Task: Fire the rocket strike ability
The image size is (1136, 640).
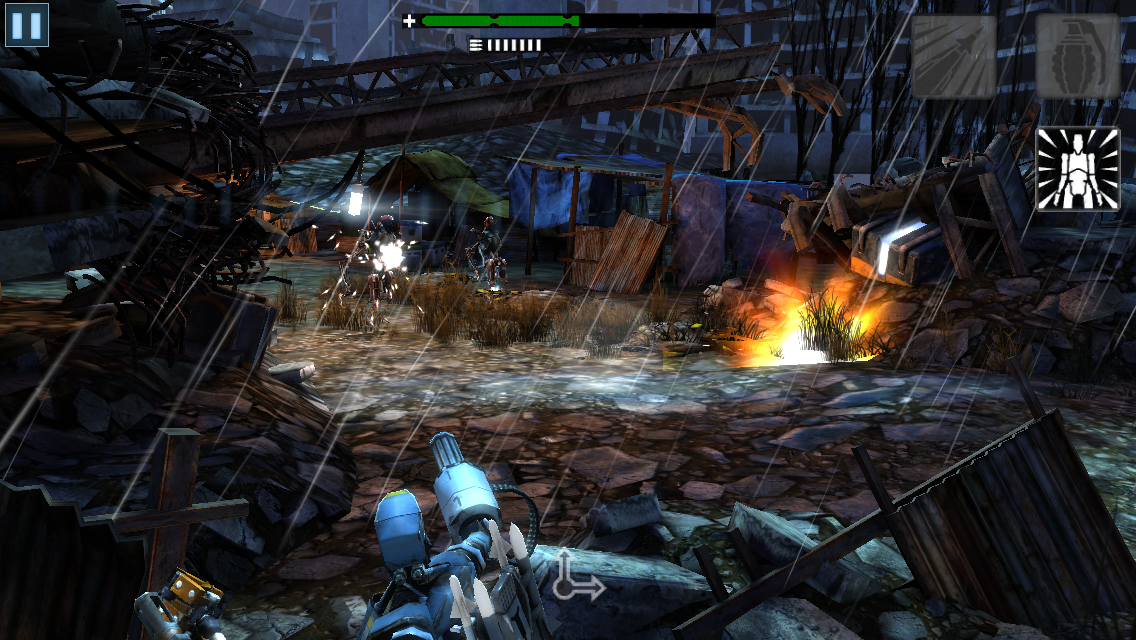Action: point(953,56)
